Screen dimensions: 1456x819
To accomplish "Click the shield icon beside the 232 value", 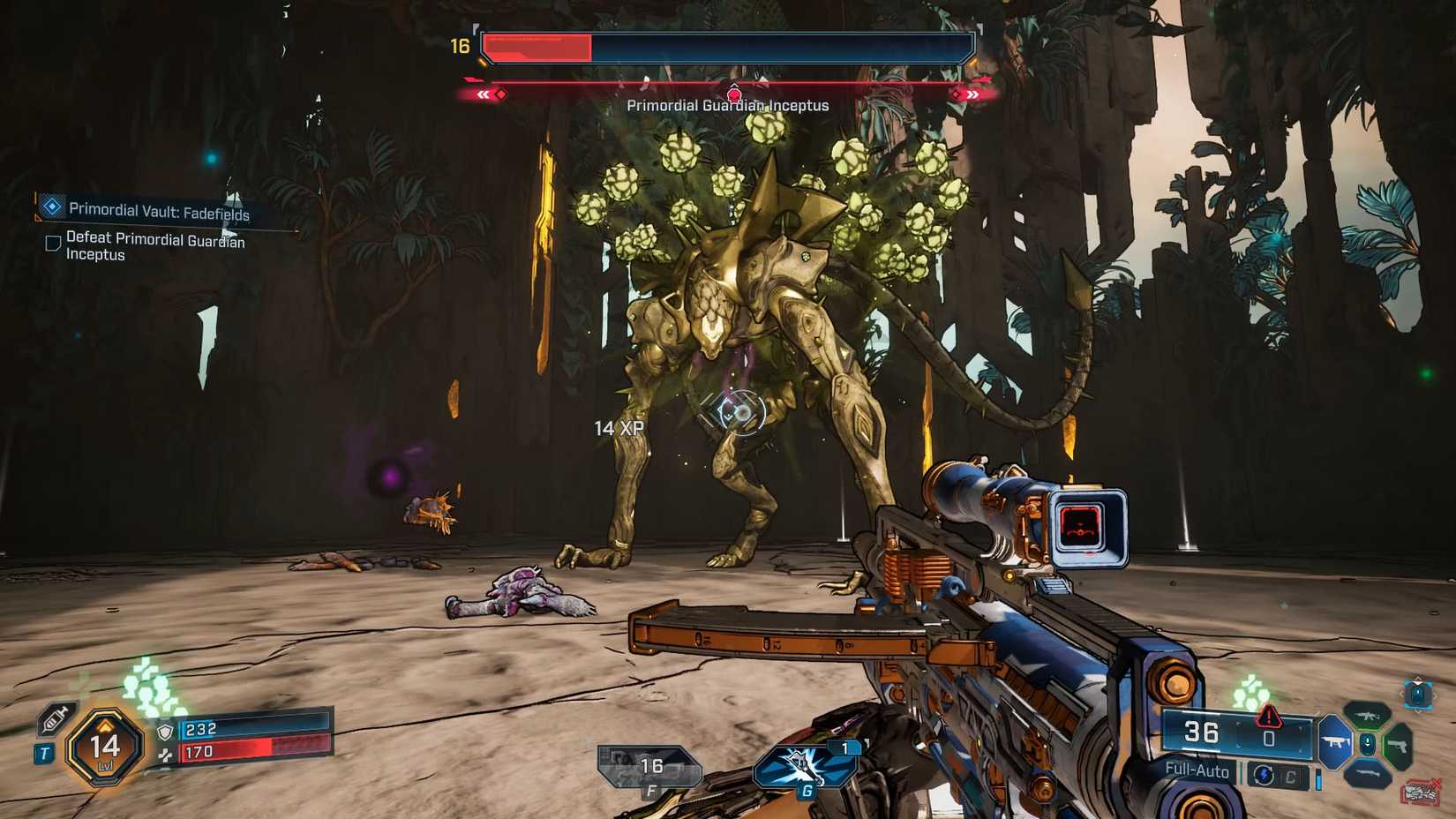I will pyautogui.click(x=165, y=732).
